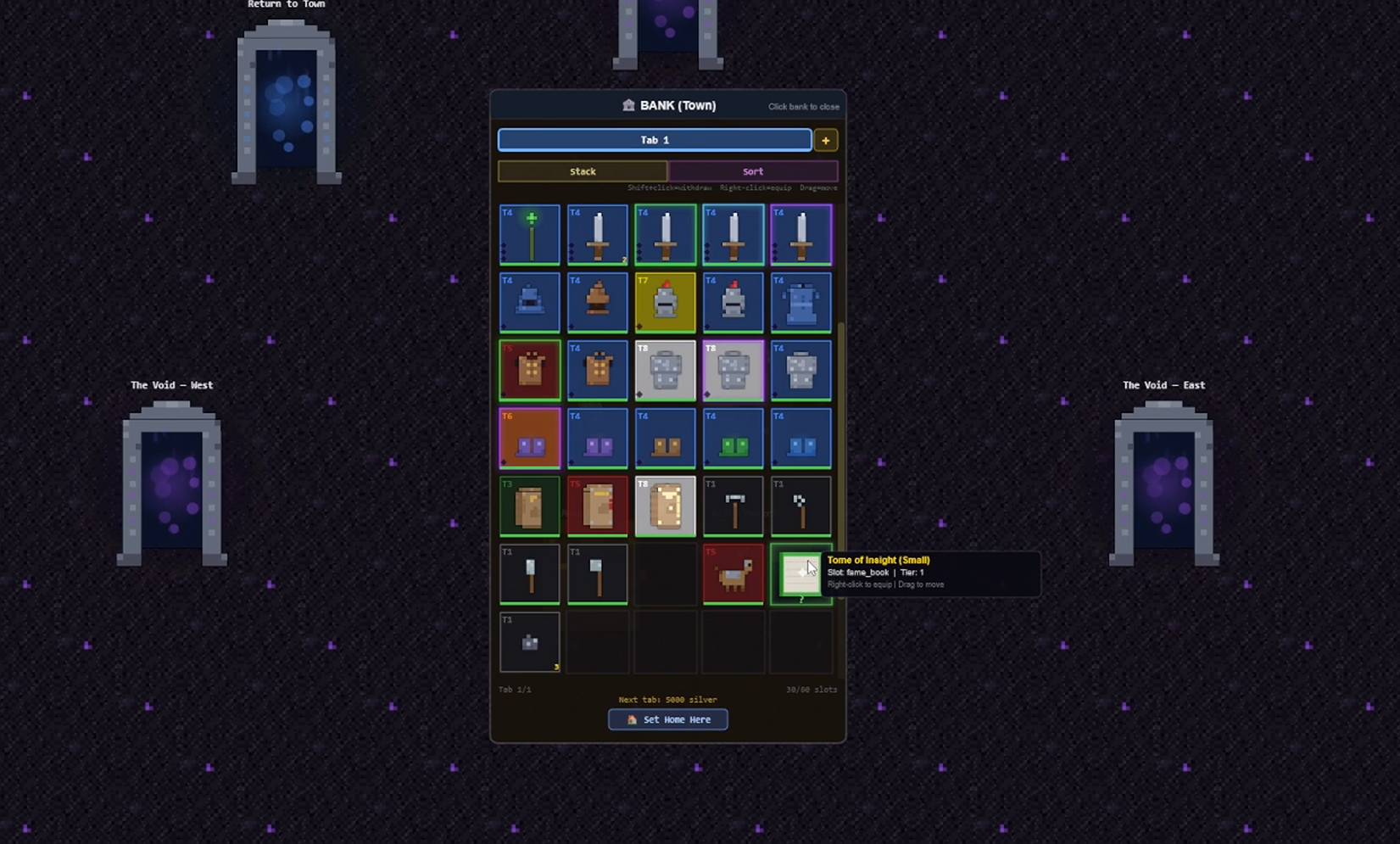Select the glowing green staff item

pos(529,234)
